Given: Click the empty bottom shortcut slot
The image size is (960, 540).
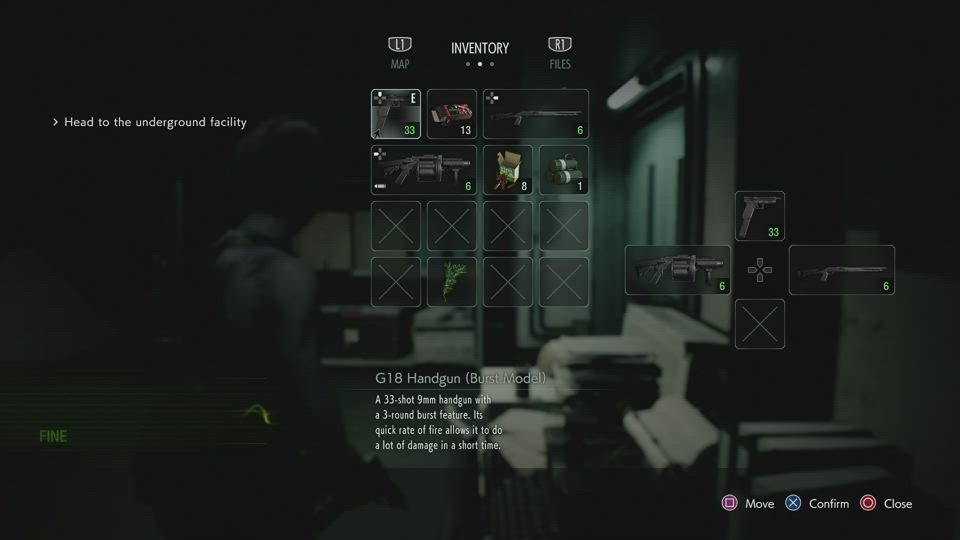Looking at the screenshot, I should [760, 324].
